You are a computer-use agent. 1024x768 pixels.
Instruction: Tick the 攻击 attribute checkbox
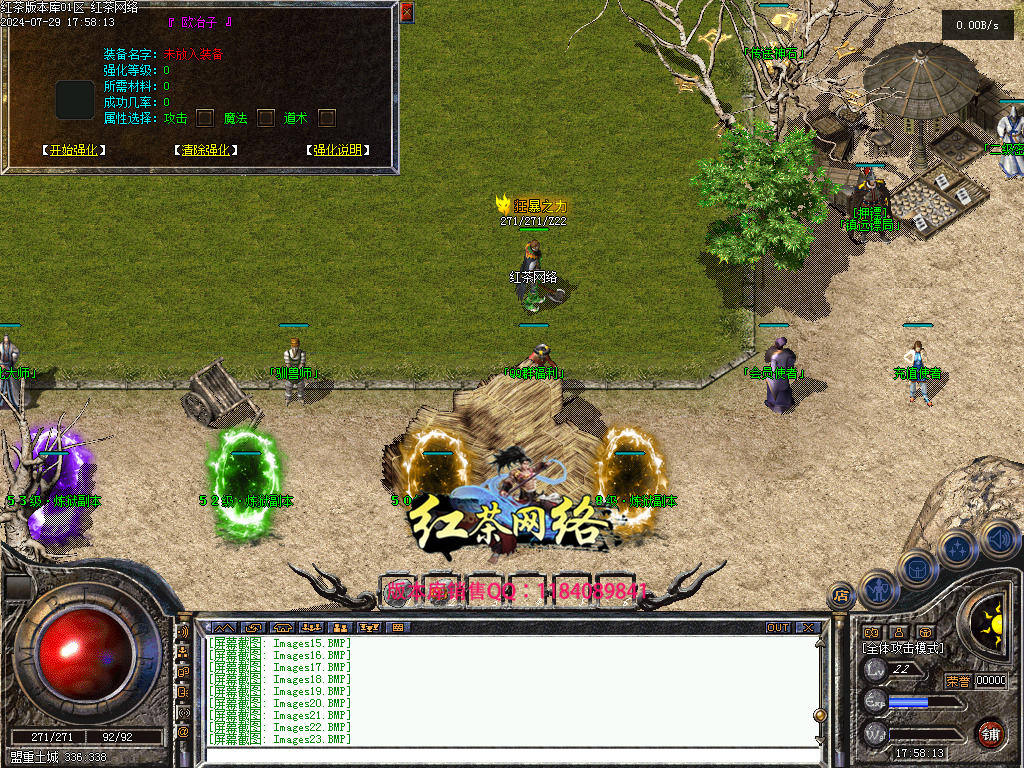pos(205,118)
